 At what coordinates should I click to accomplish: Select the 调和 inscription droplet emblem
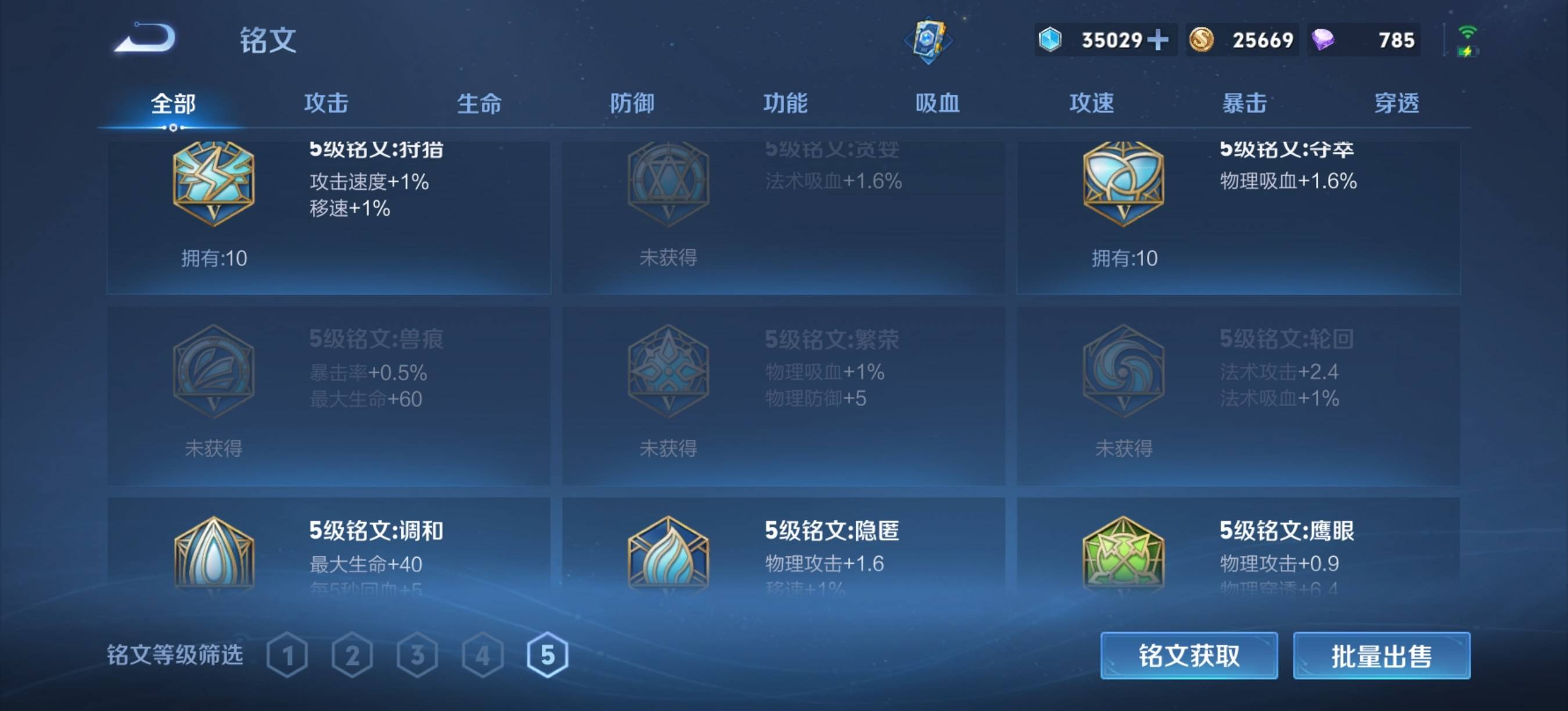pos(214,560)
